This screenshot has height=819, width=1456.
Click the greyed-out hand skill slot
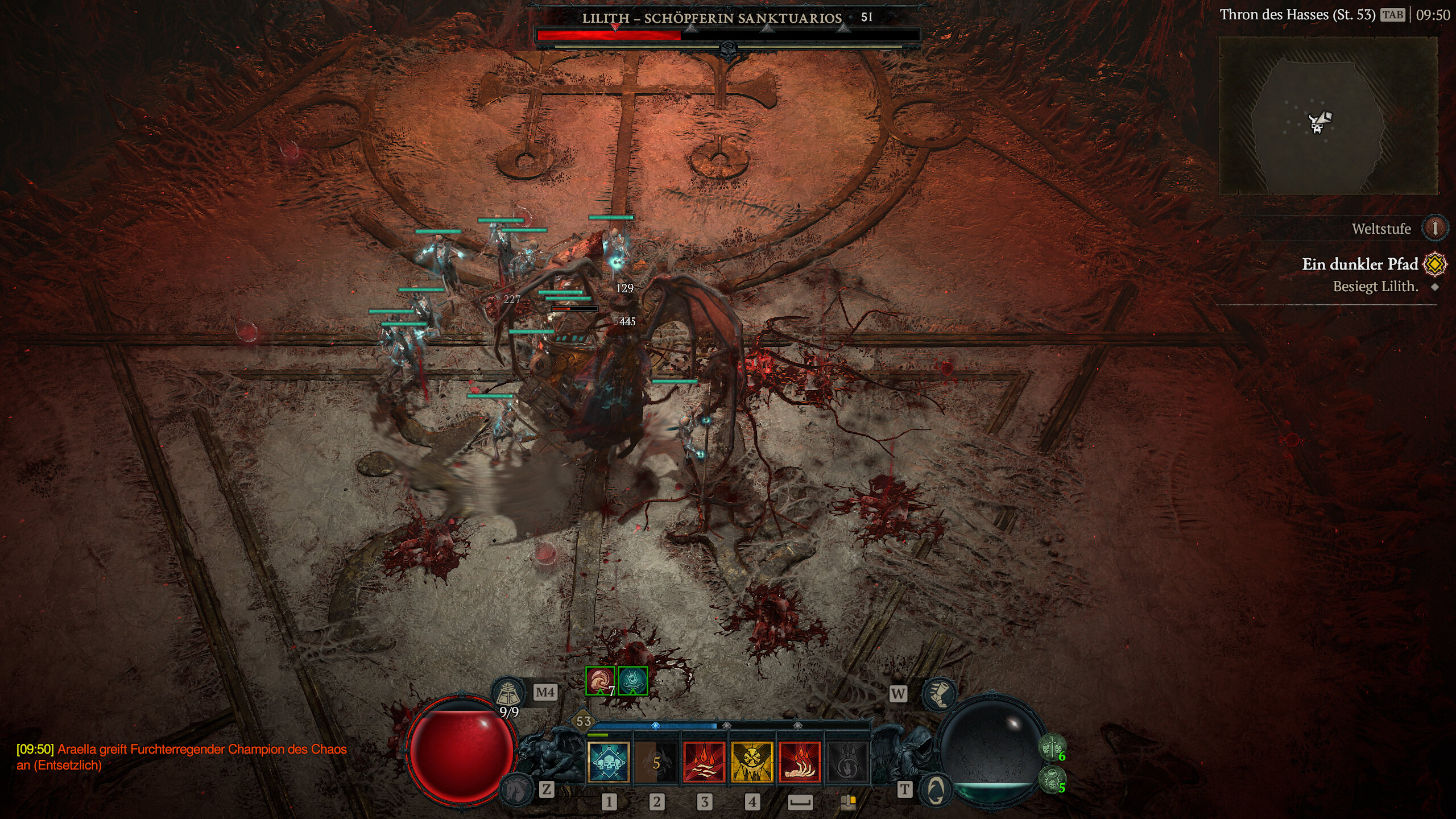pos(847,762)
